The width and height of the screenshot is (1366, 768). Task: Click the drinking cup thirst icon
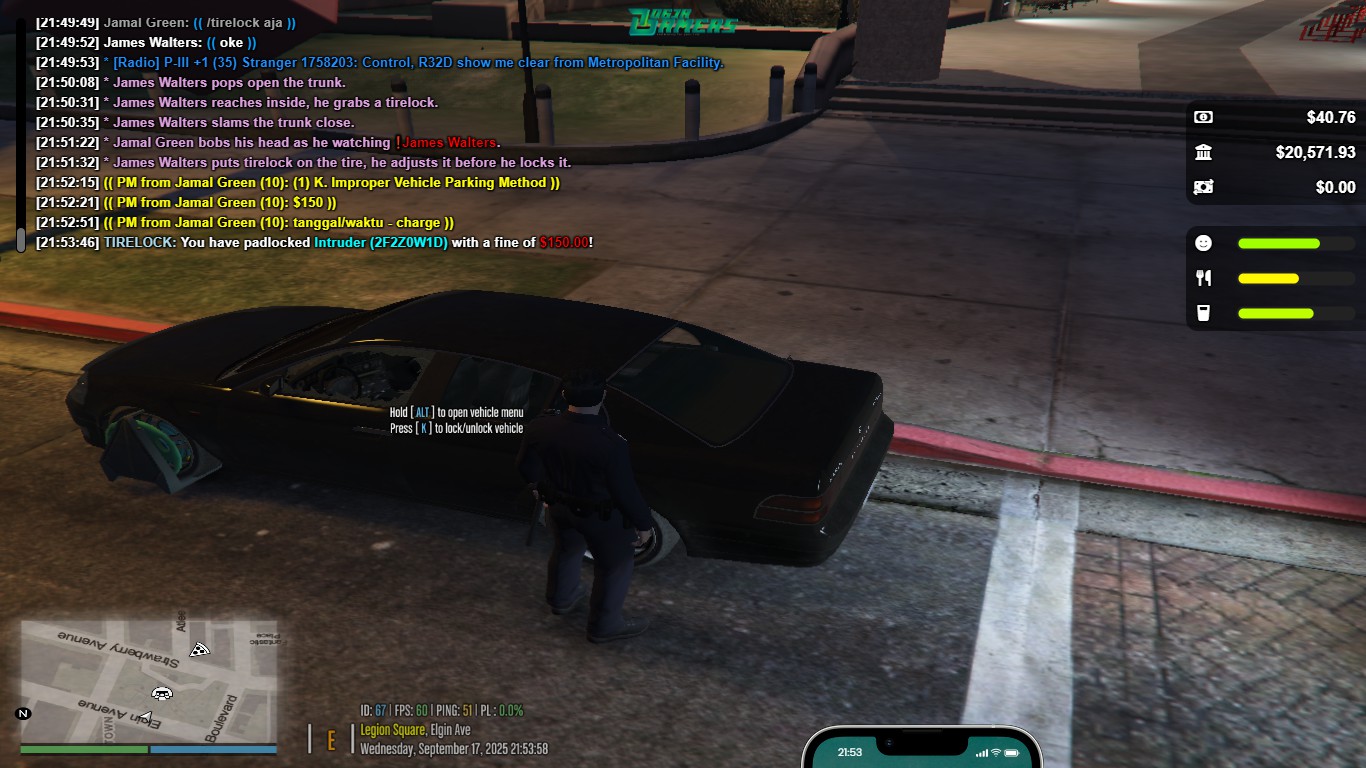pos(1203,313)
